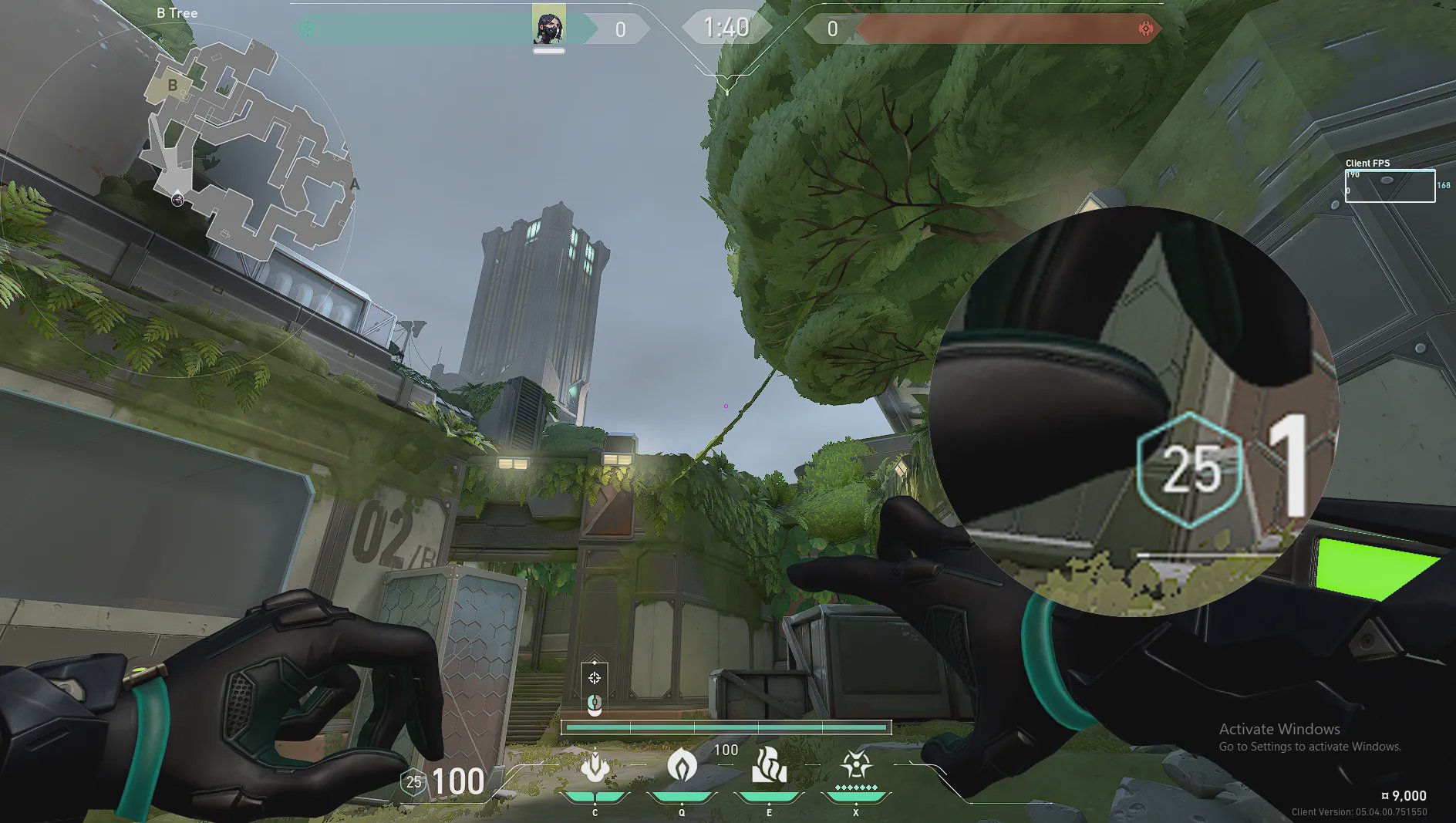The image size is (1456, 823).
Task: Click Viper's agent portrait in the top bar
Action: pos(549,25)
